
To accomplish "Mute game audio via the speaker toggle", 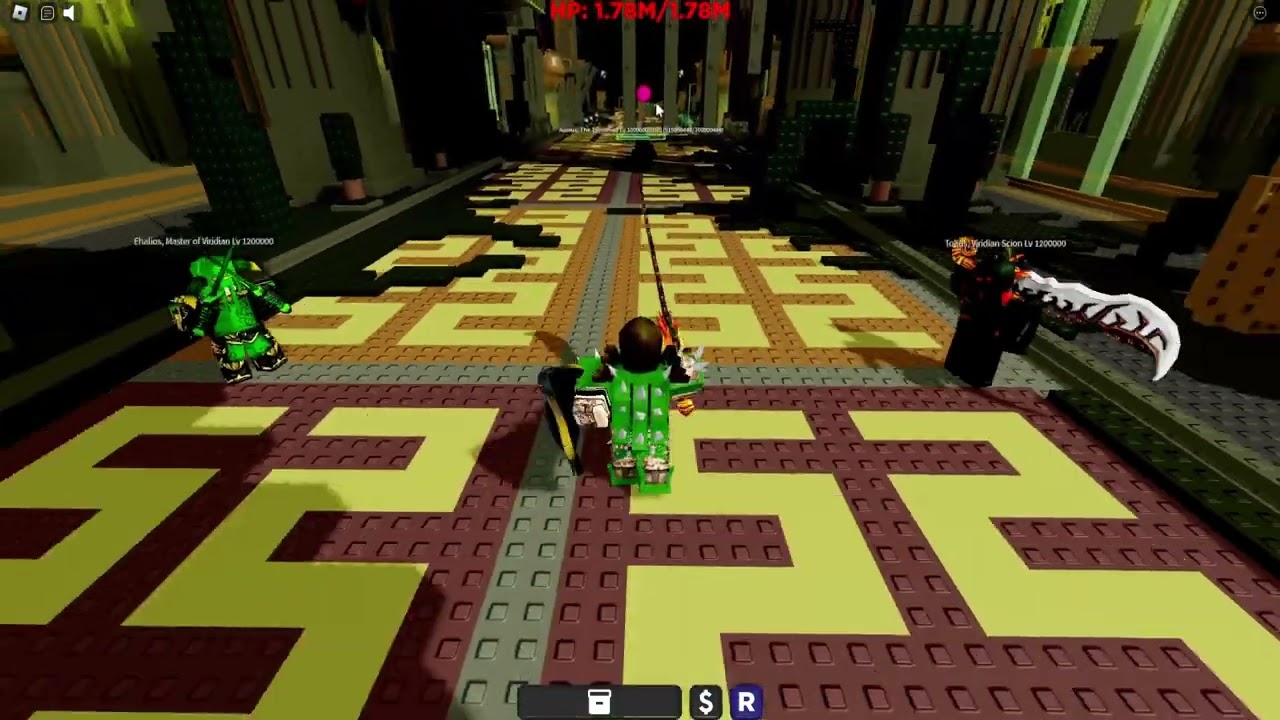I will click(x=68, y=13).
